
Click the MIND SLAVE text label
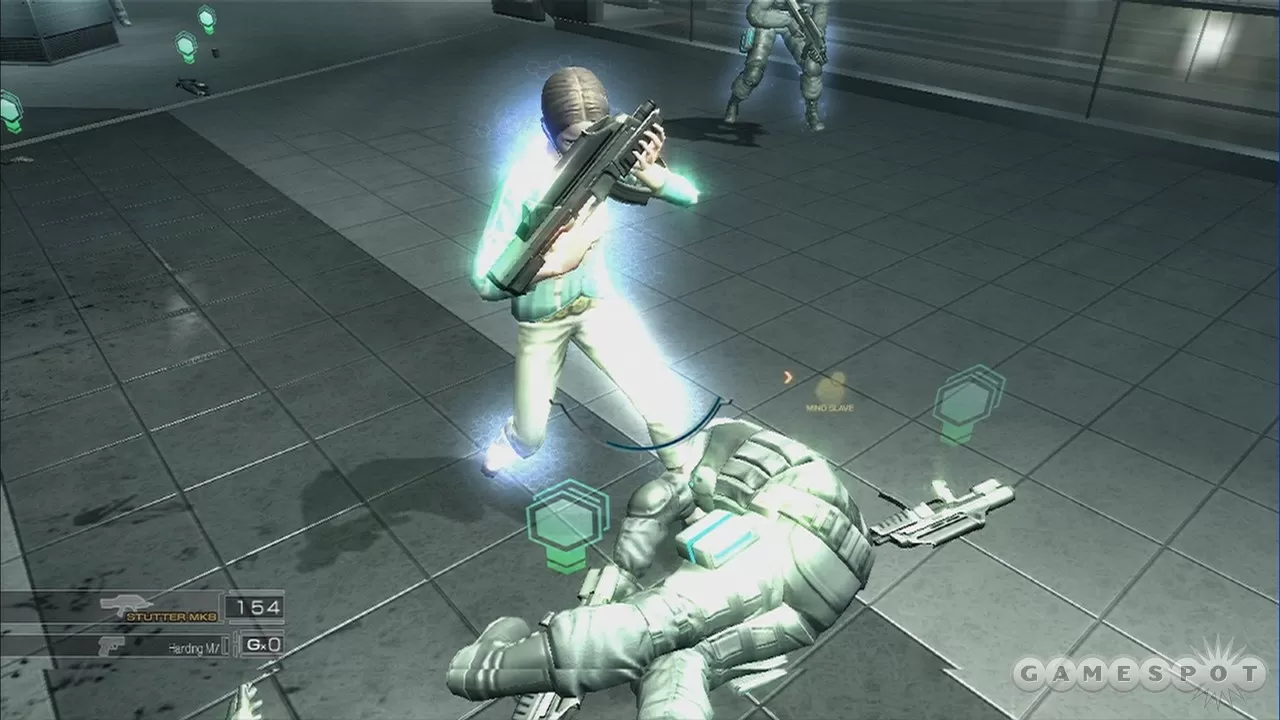point(829,407)
